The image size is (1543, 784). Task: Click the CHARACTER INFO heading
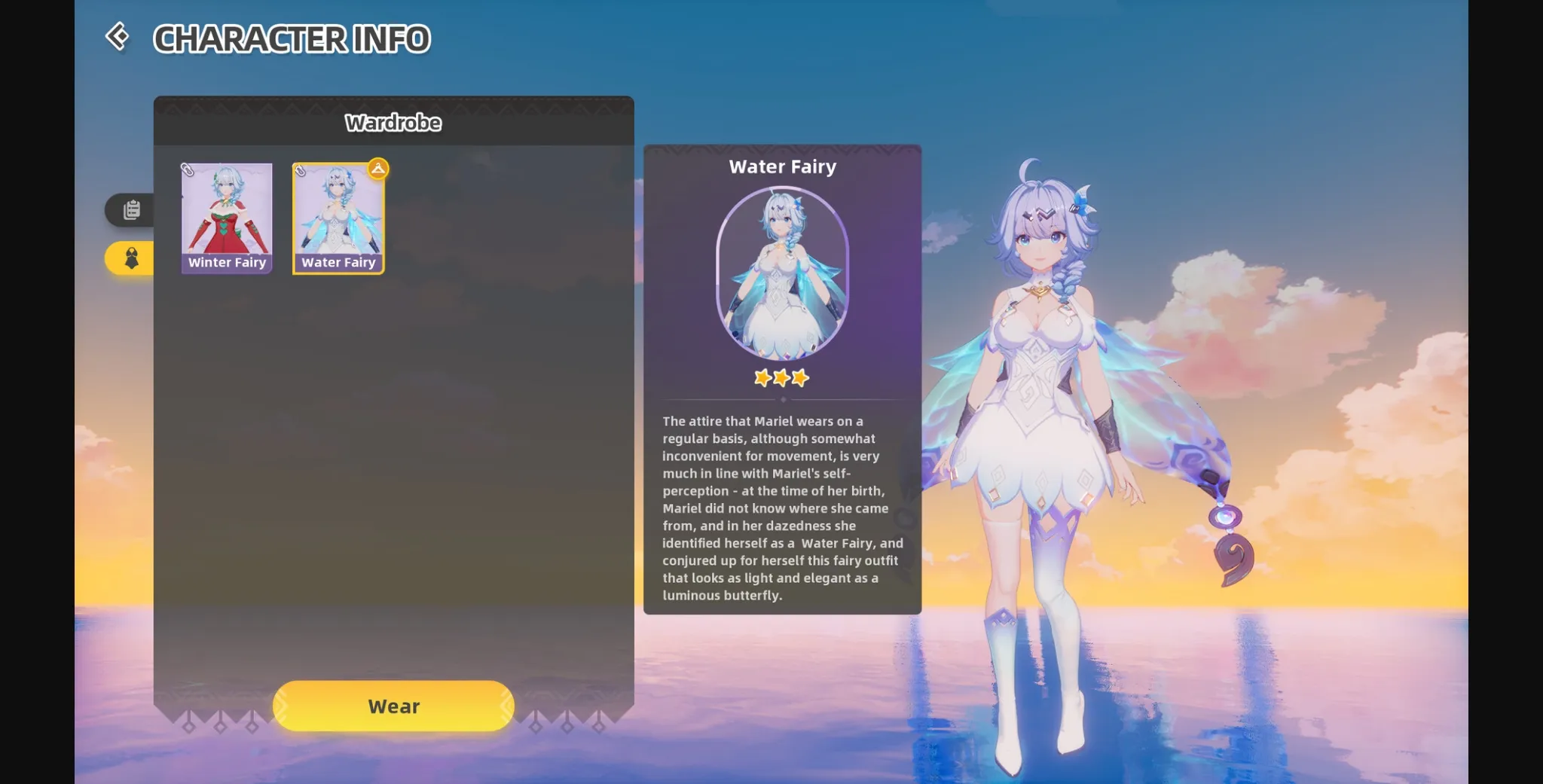(x=293, y=38)
